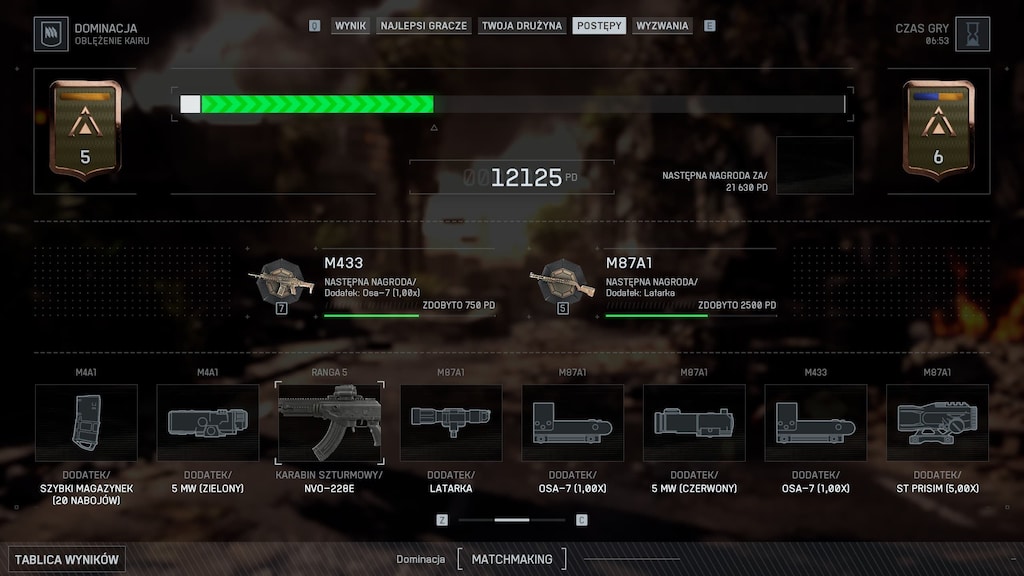Pick the Latarka attachment tile
This screenshot has height=576, width=1024.
(451, 423)
